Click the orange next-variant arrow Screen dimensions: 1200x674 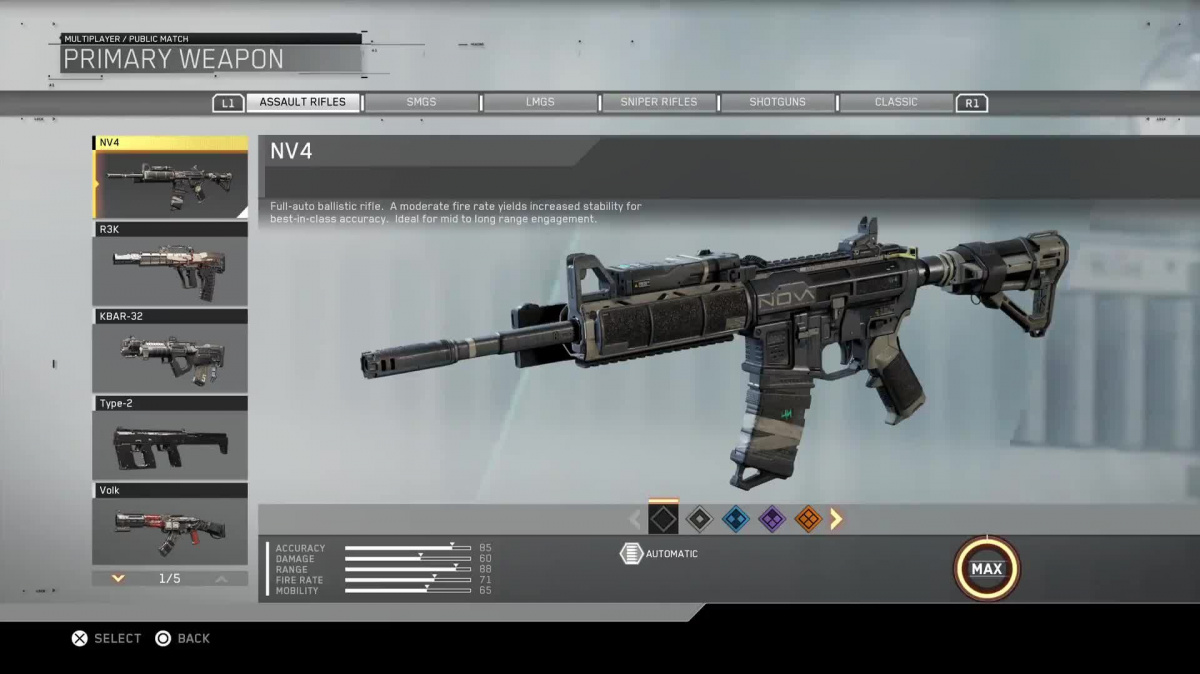click(x=836, y=519)
